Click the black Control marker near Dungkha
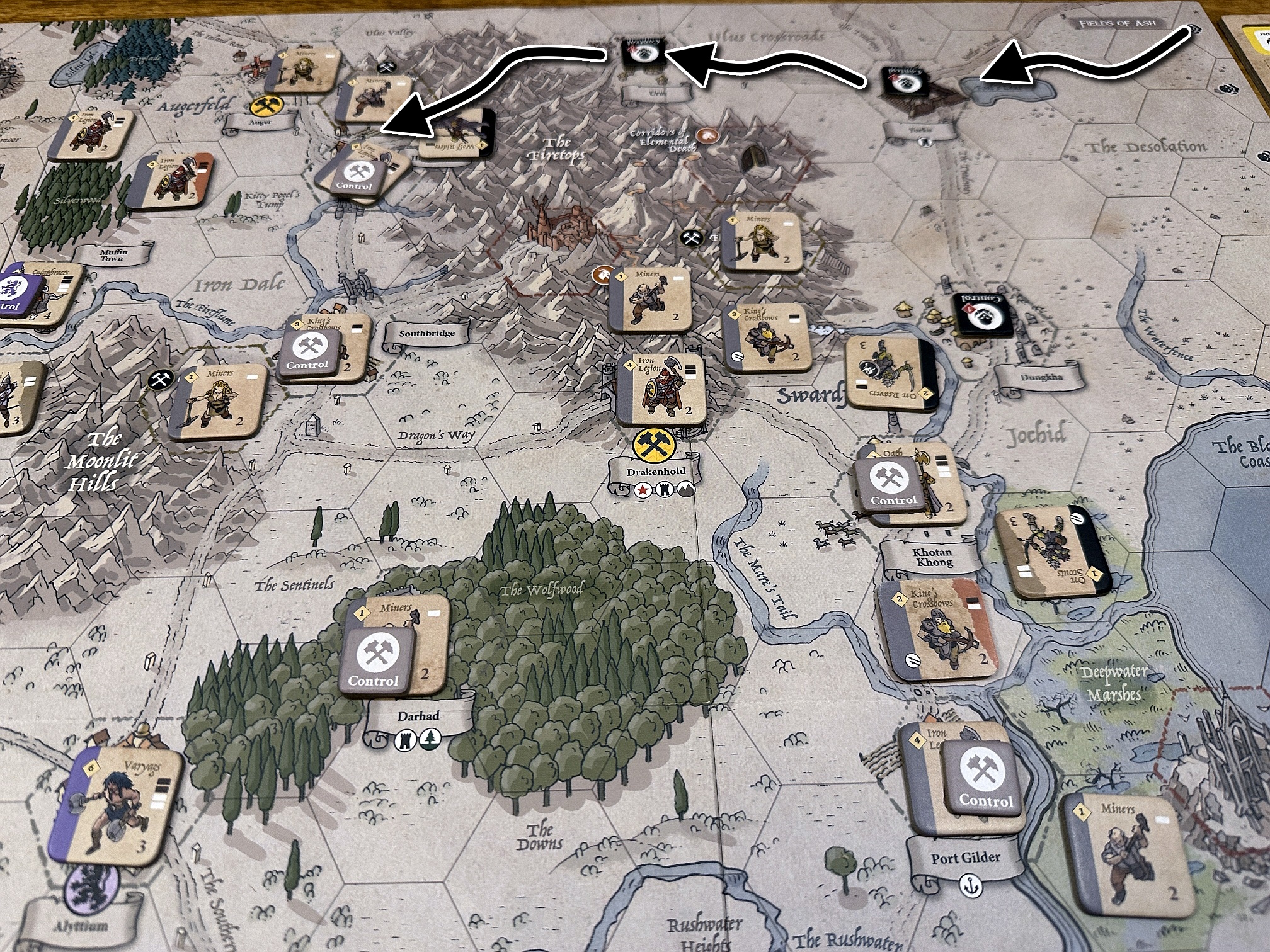The image size is (1270, 952). coord(978,314)
